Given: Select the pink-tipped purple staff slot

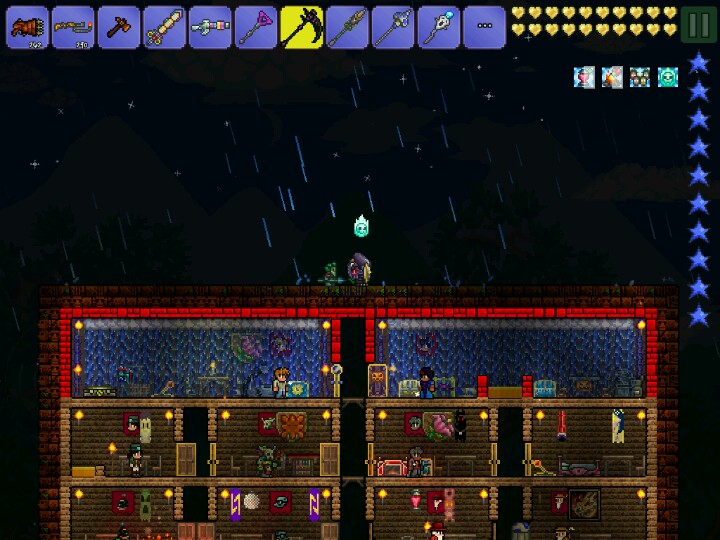Looking at the screenshot, I should (x=256, y=27).
